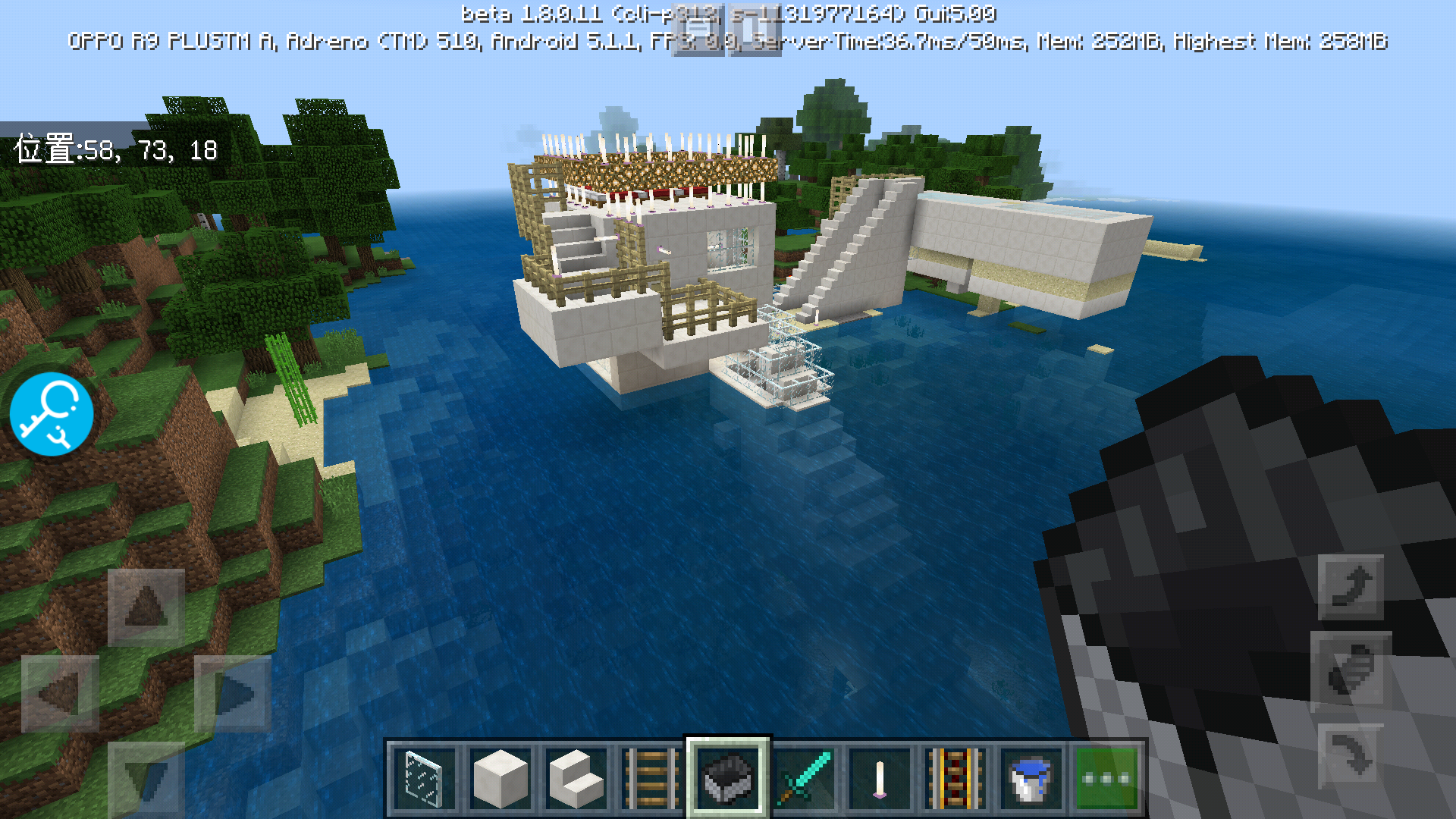Screen dimensions: 1456x819
Task: Fly up with the upward arrow button
Action: click(x=1351, y=586)
